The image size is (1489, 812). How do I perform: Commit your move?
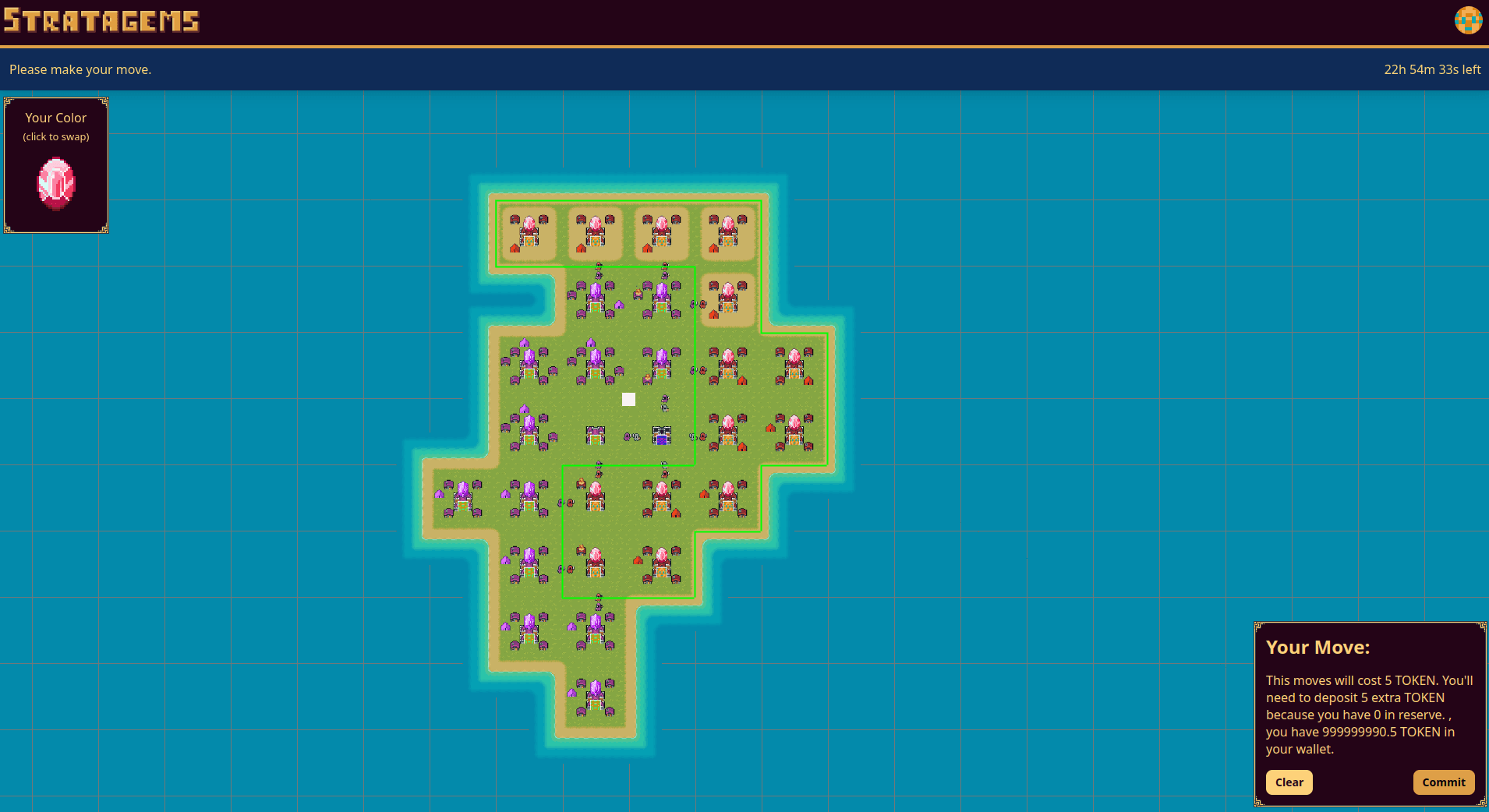coord(1444,782)
